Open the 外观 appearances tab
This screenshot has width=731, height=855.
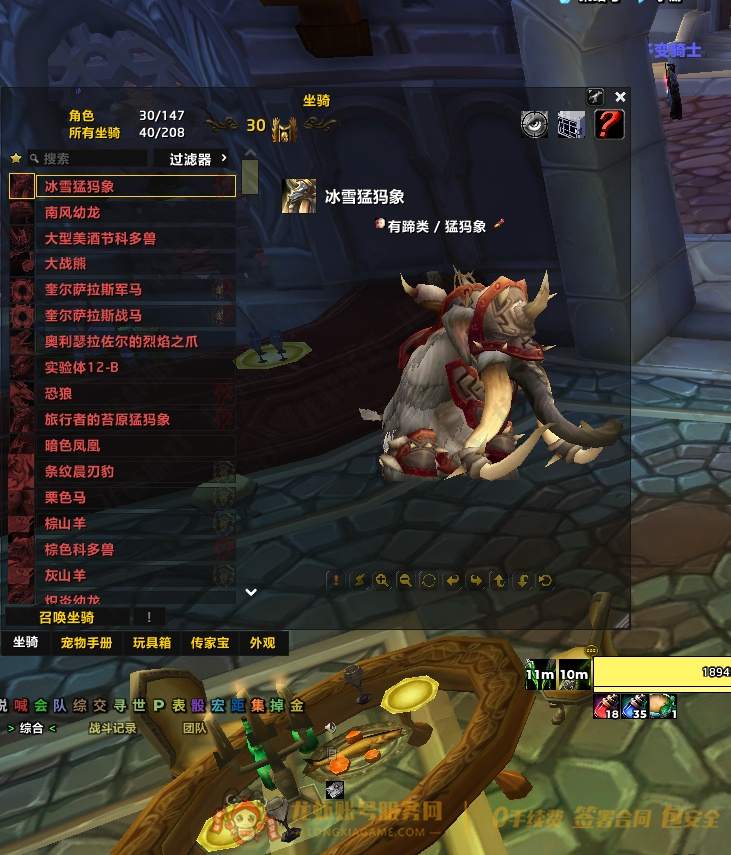pos(262,643)
